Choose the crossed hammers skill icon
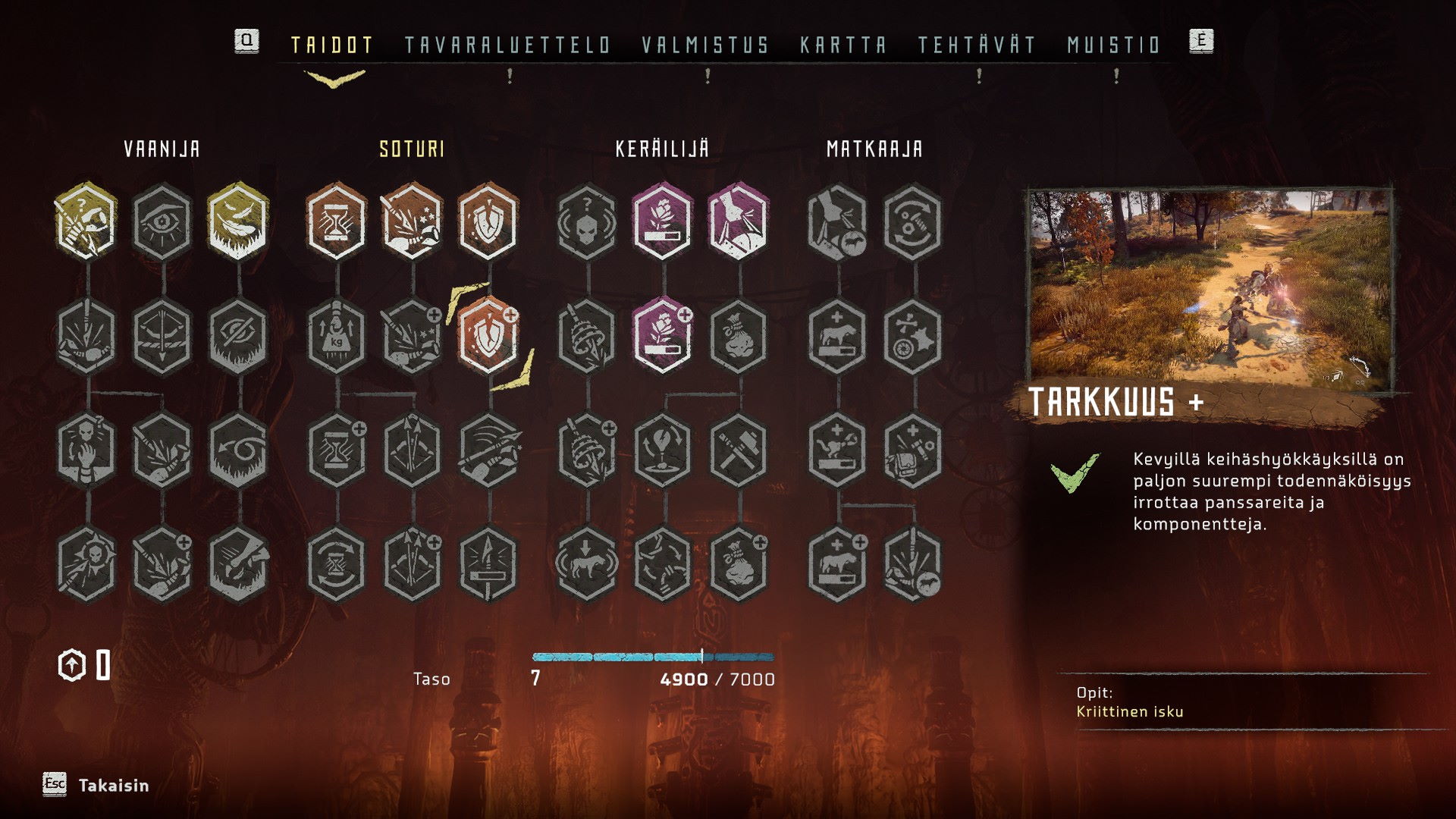The width and height of the screenshot is (1456, 819). pos(738,450)
